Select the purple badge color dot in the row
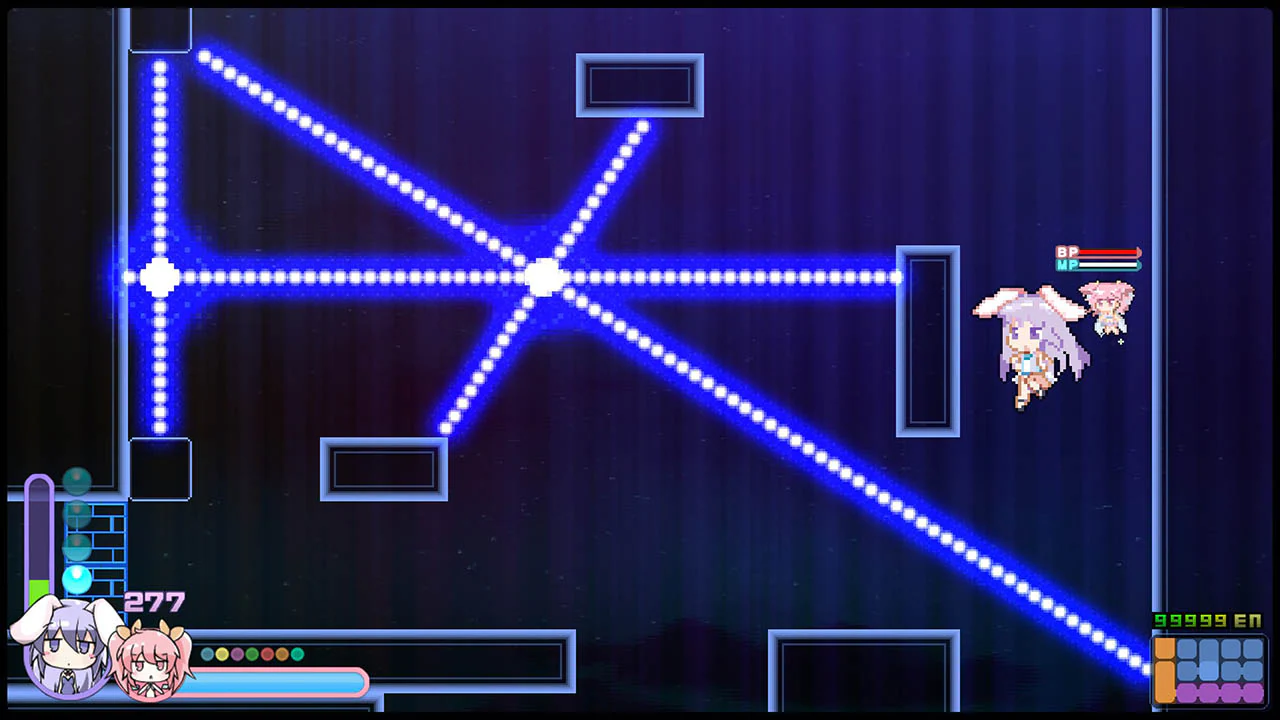 tap(237, 653)
